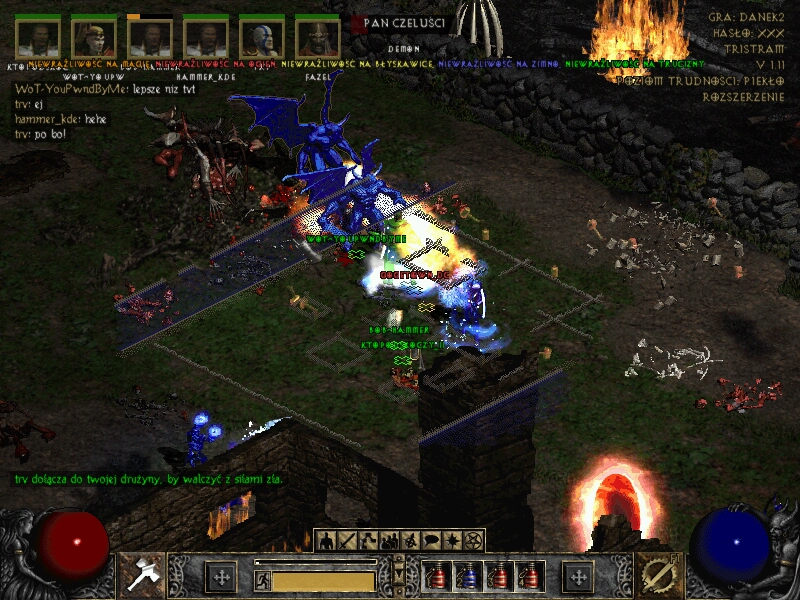Use the blue mana potion in the belt
The height and width of the screenshot is (600, 800).
[x=466, y=576]
